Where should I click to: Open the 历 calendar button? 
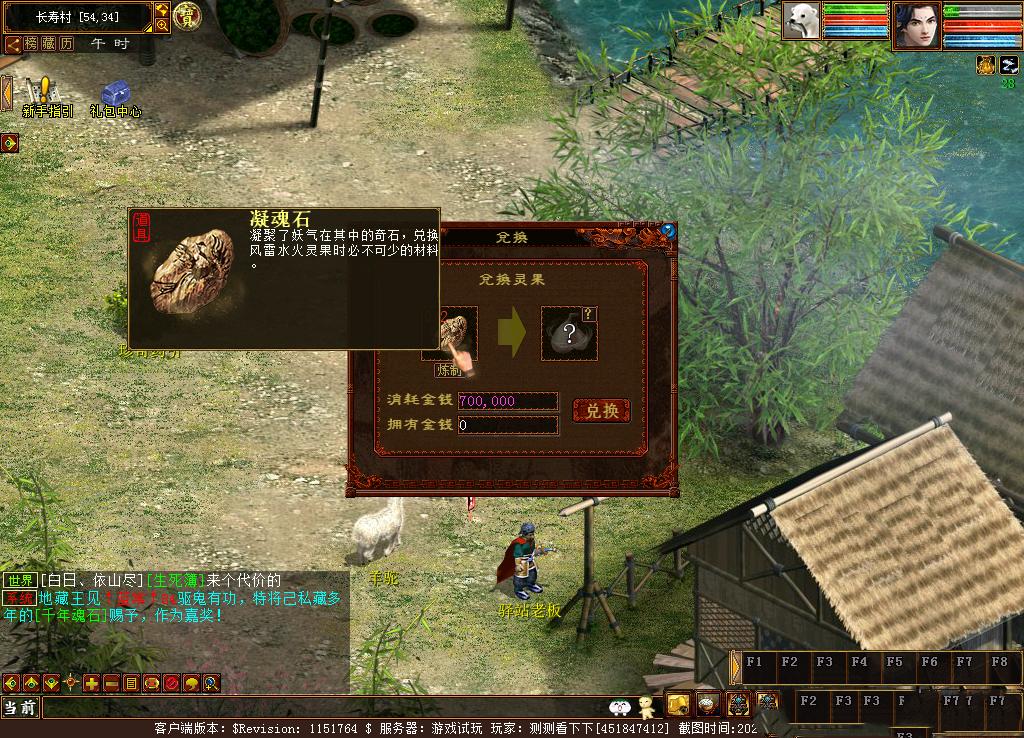pos(67,44)
